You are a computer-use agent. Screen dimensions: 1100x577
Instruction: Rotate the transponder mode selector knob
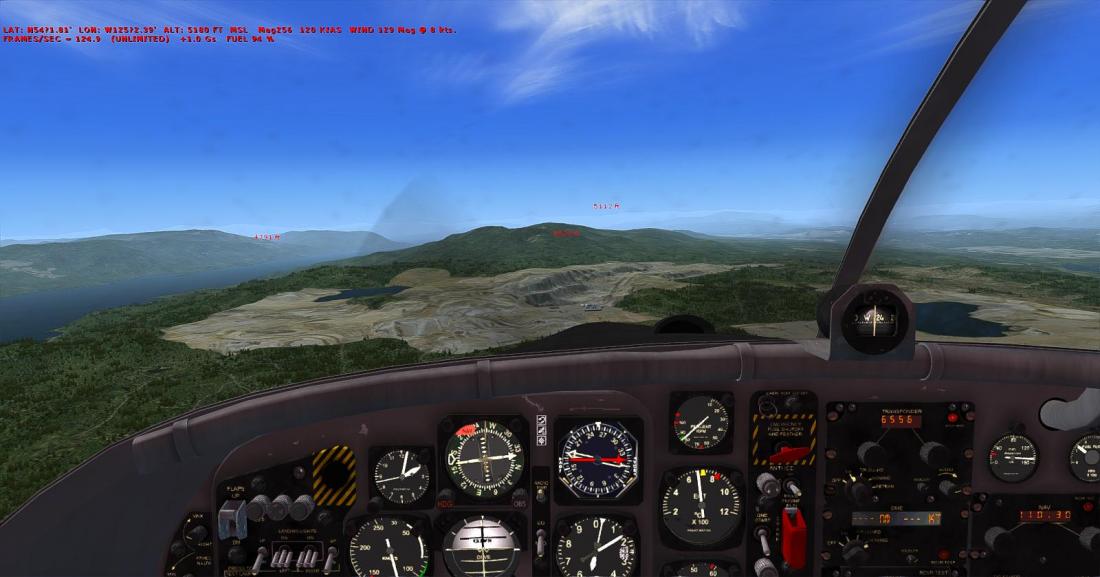pyautogui.click(x=856, y=489)
